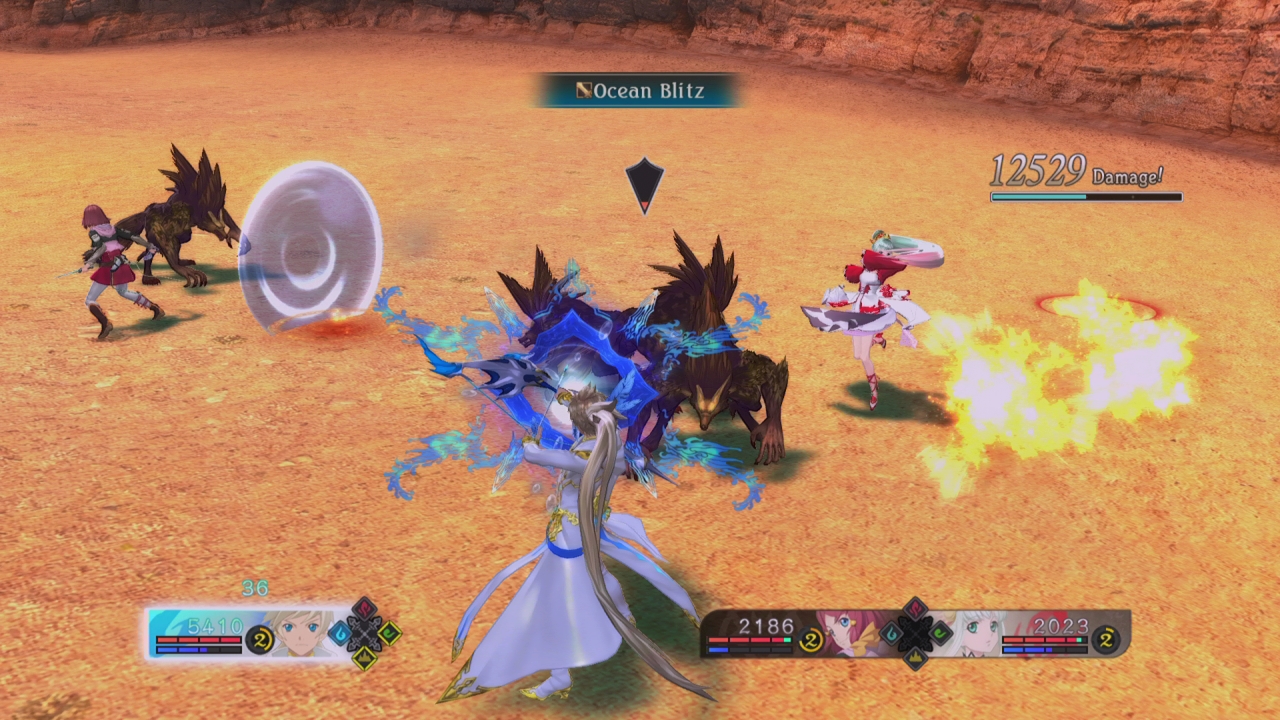Screen dimensions: 1280x720
Task: Activate the water icon between Rose and Lailah
Action: (x=890, y=633)
